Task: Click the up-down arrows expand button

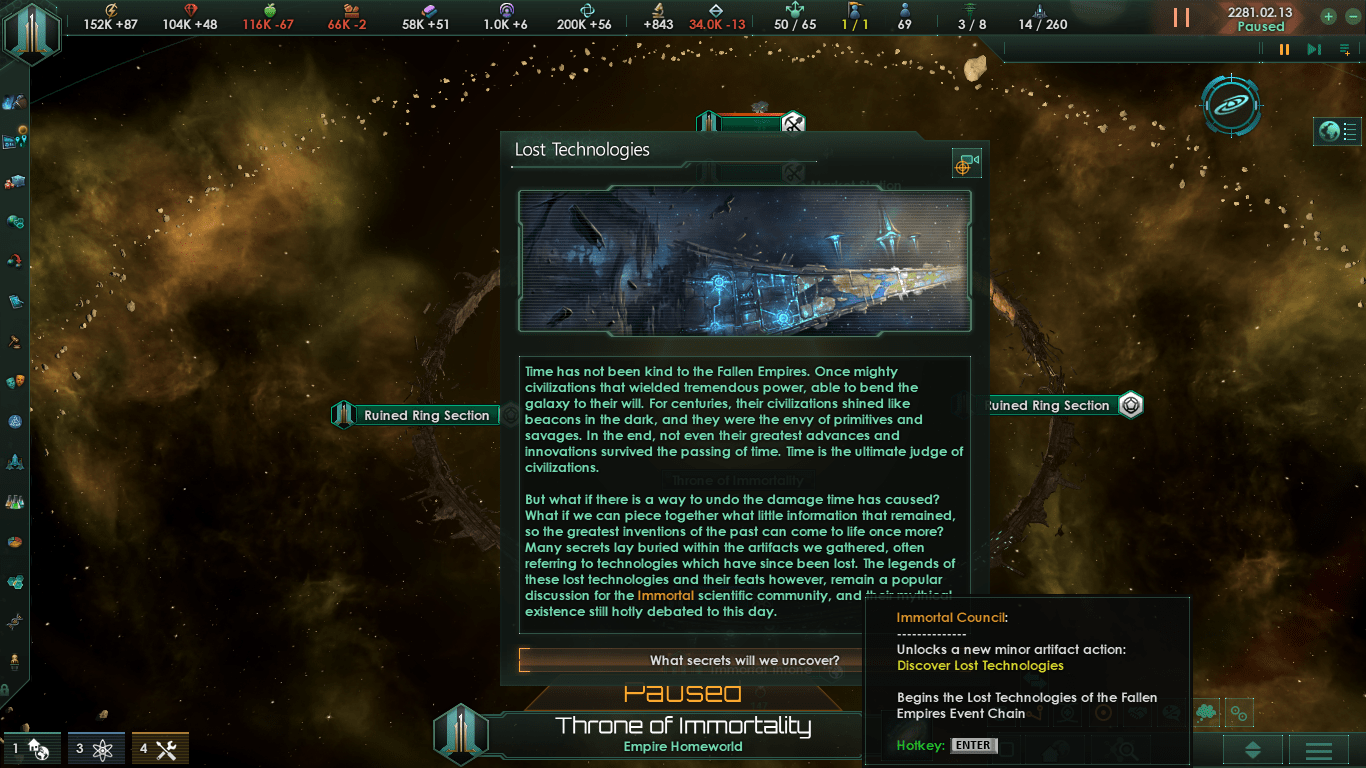Action: click(1252, 750)
